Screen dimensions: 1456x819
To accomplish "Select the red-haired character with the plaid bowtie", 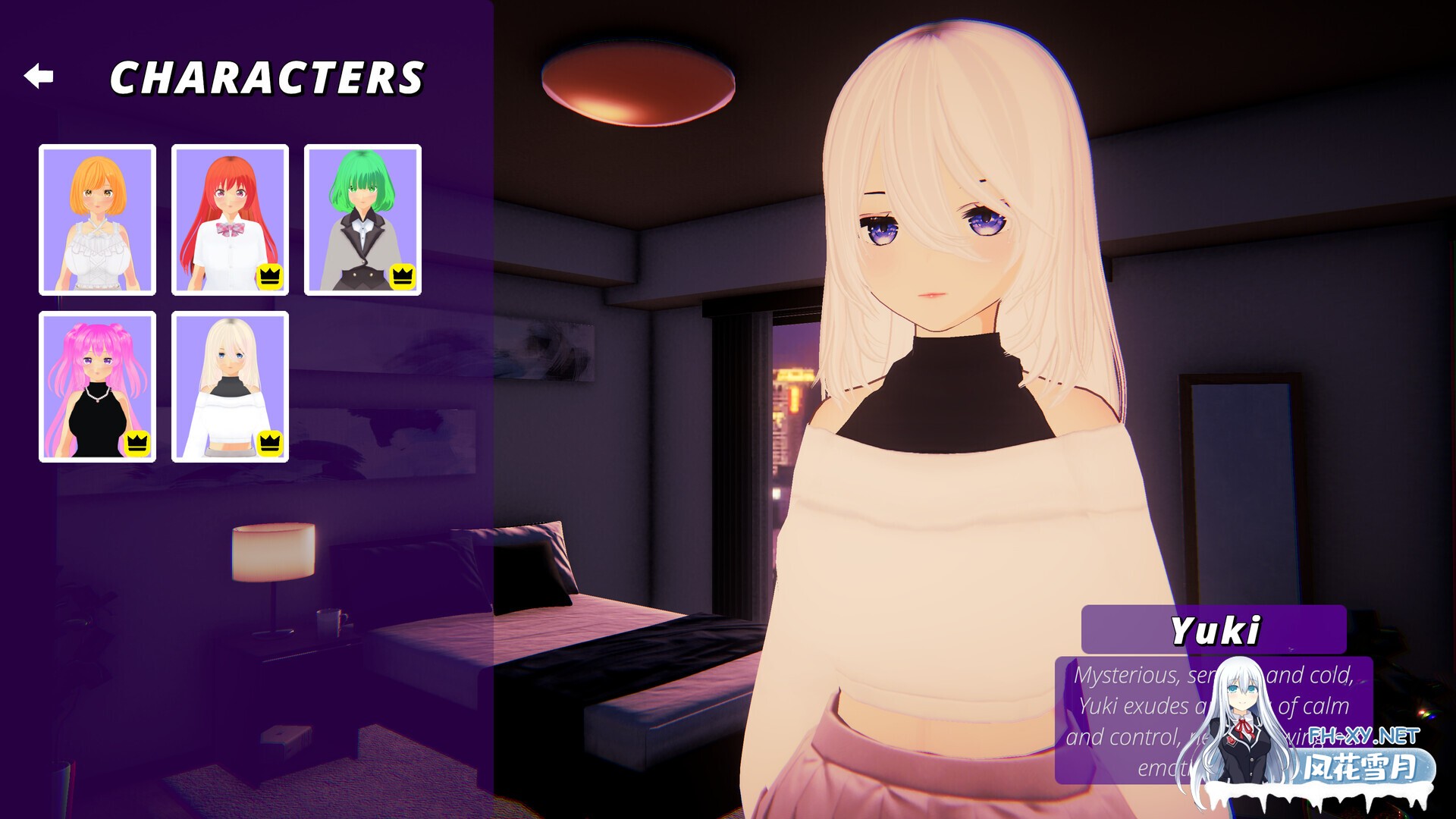I will [230, 218].
